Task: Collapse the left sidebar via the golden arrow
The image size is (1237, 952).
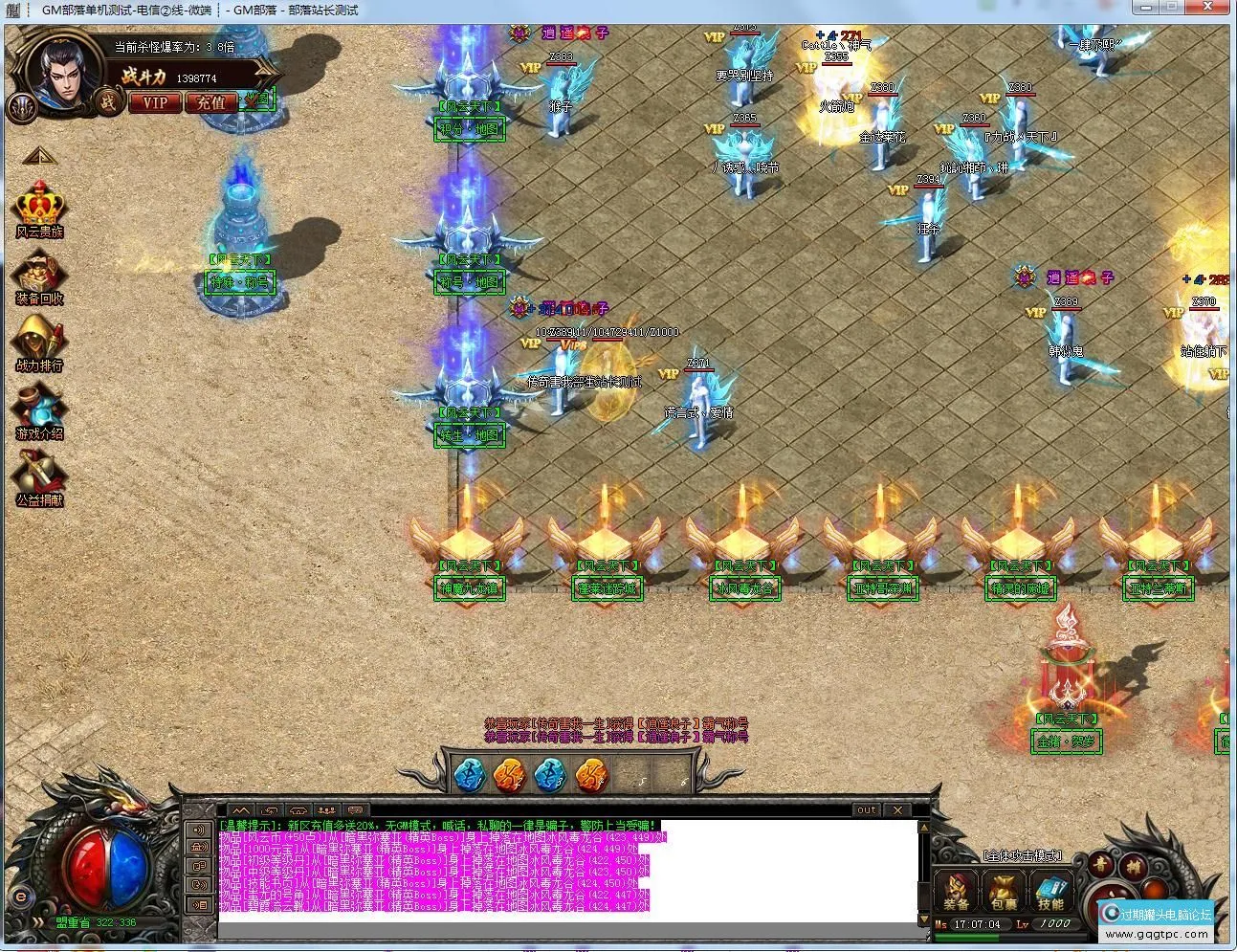Action: tap(38, 158)
